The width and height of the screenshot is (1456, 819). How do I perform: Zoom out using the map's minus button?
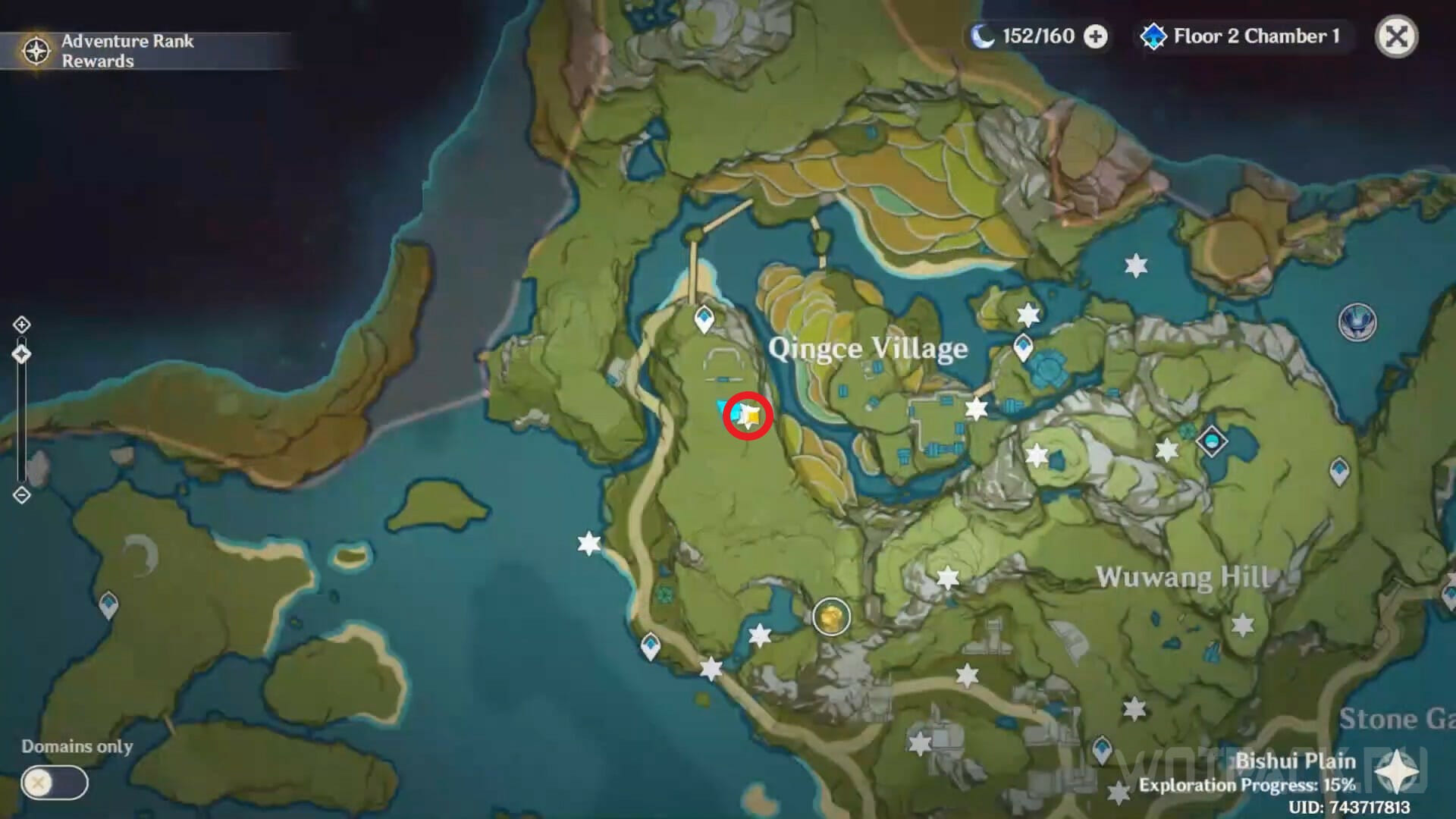[x=21, y=495]
